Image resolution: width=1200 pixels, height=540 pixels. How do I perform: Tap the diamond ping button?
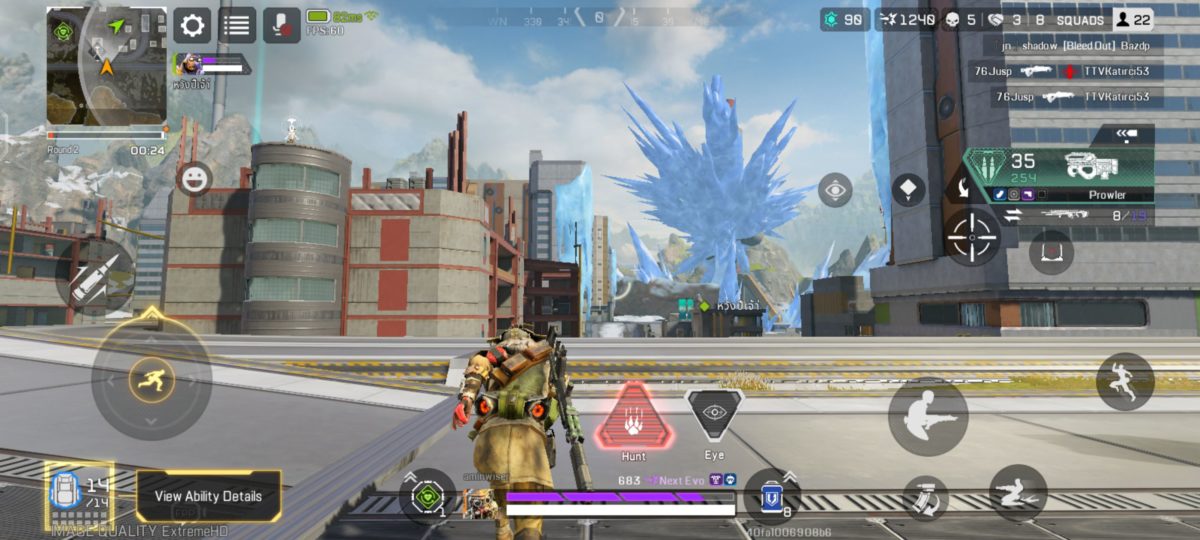908,190
